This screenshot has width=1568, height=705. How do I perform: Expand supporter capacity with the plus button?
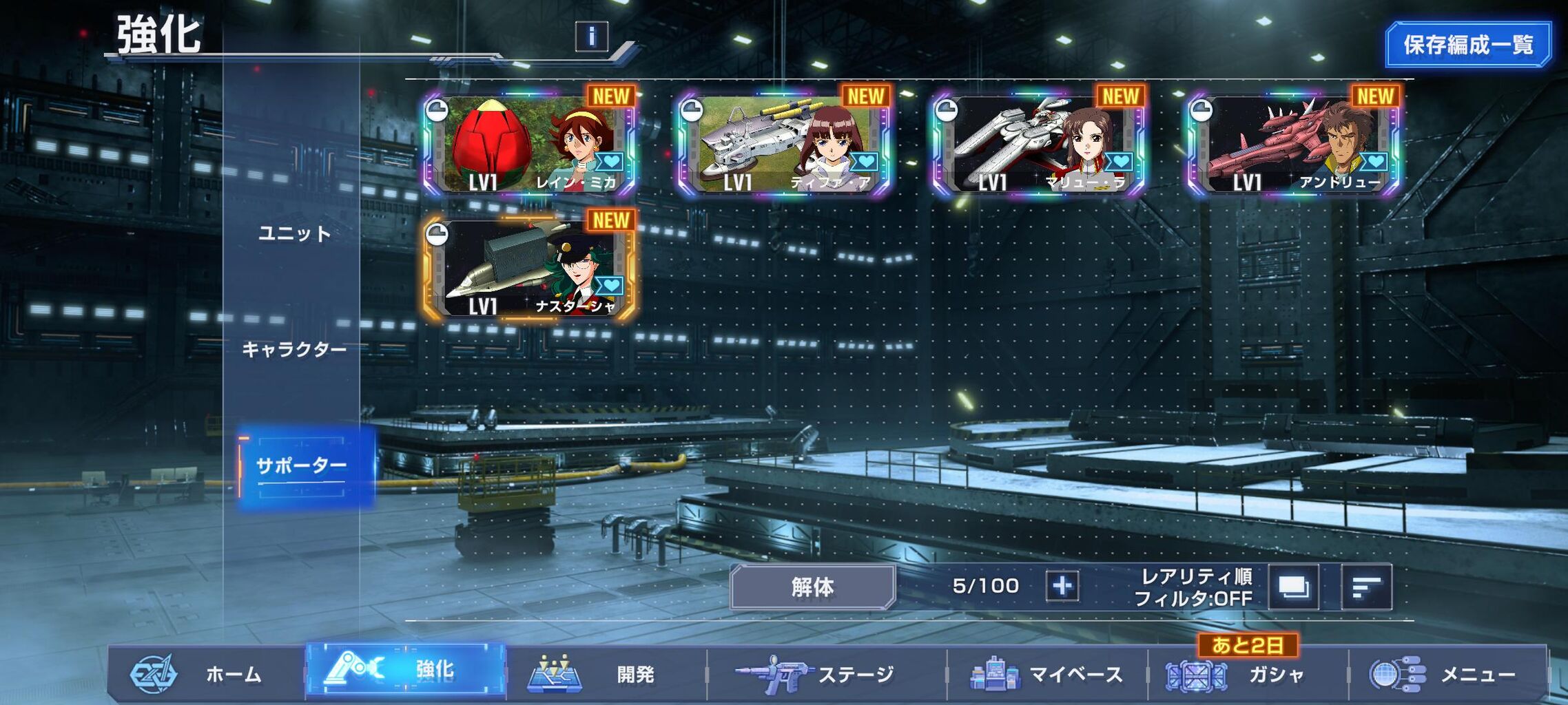(x=1062, y=587)
